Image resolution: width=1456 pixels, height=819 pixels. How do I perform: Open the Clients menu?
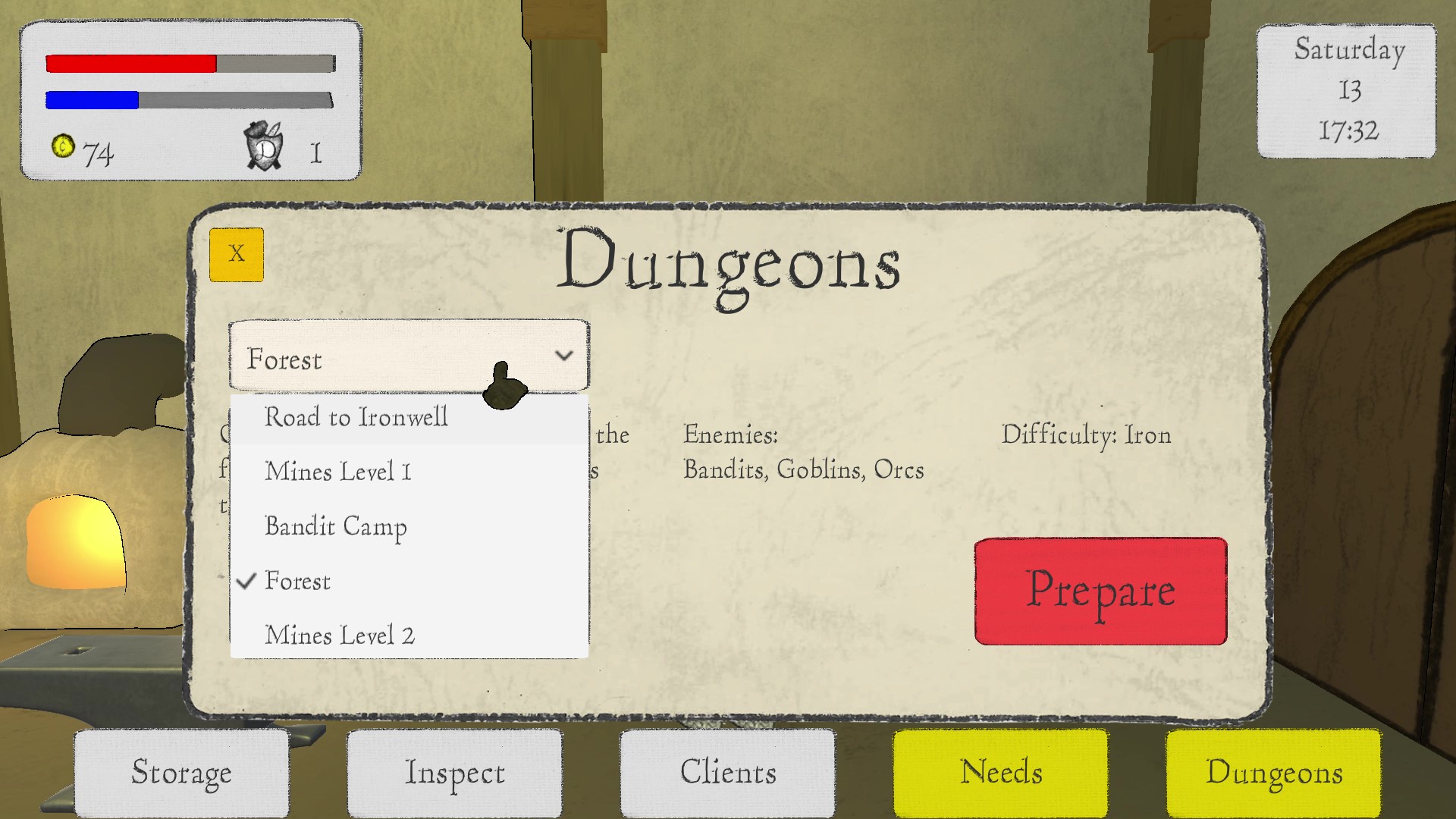click(727, 773)
